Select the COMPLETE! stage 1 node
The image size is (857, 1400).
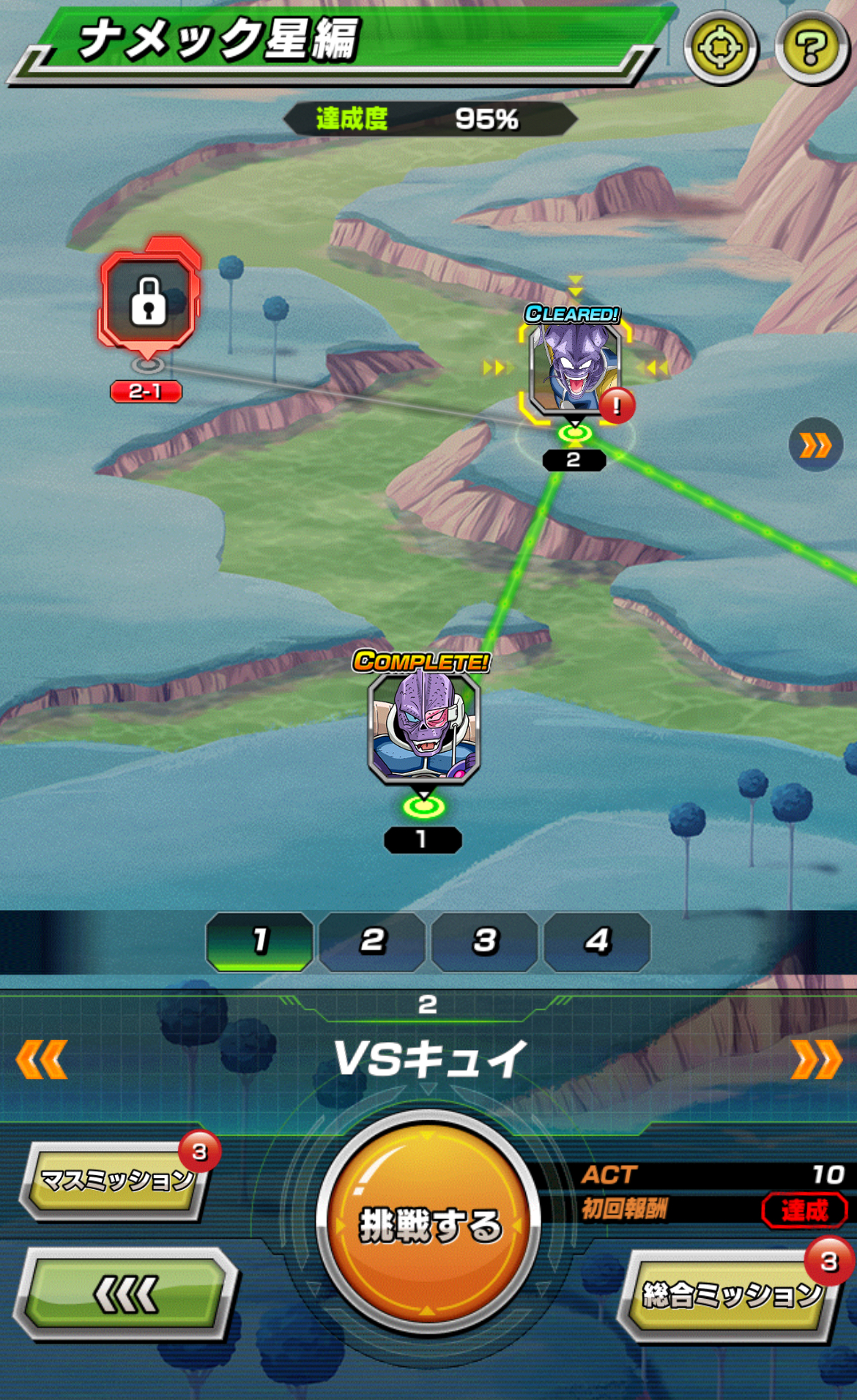423,729
